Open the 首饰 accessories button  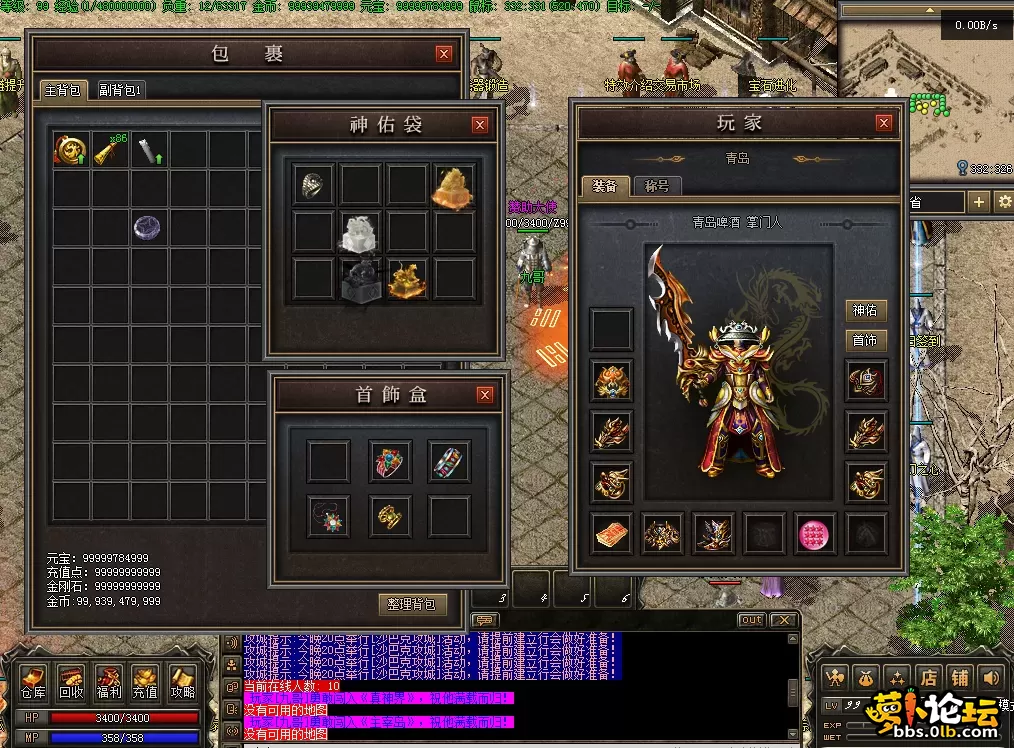click(x=865, y=341)
